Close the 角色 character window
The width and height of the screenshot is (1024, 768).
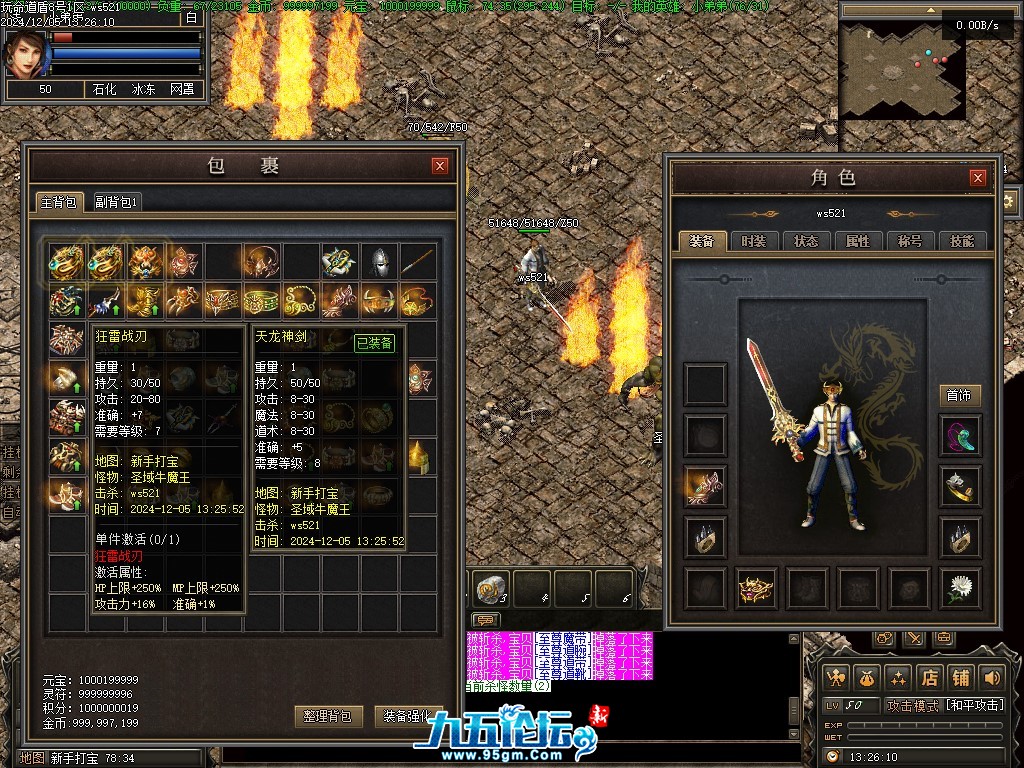(978, 178)
